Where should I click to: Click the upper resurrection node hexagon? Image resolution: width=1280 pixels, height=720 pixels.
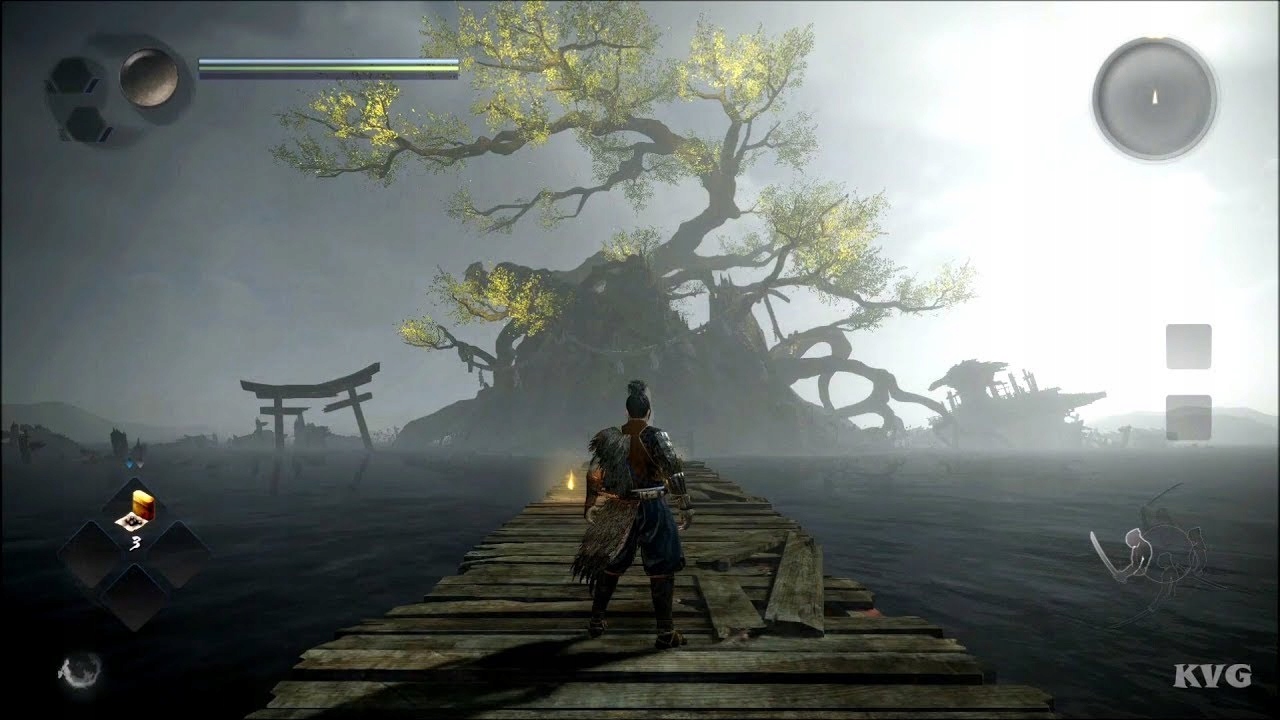click(73, 77)
